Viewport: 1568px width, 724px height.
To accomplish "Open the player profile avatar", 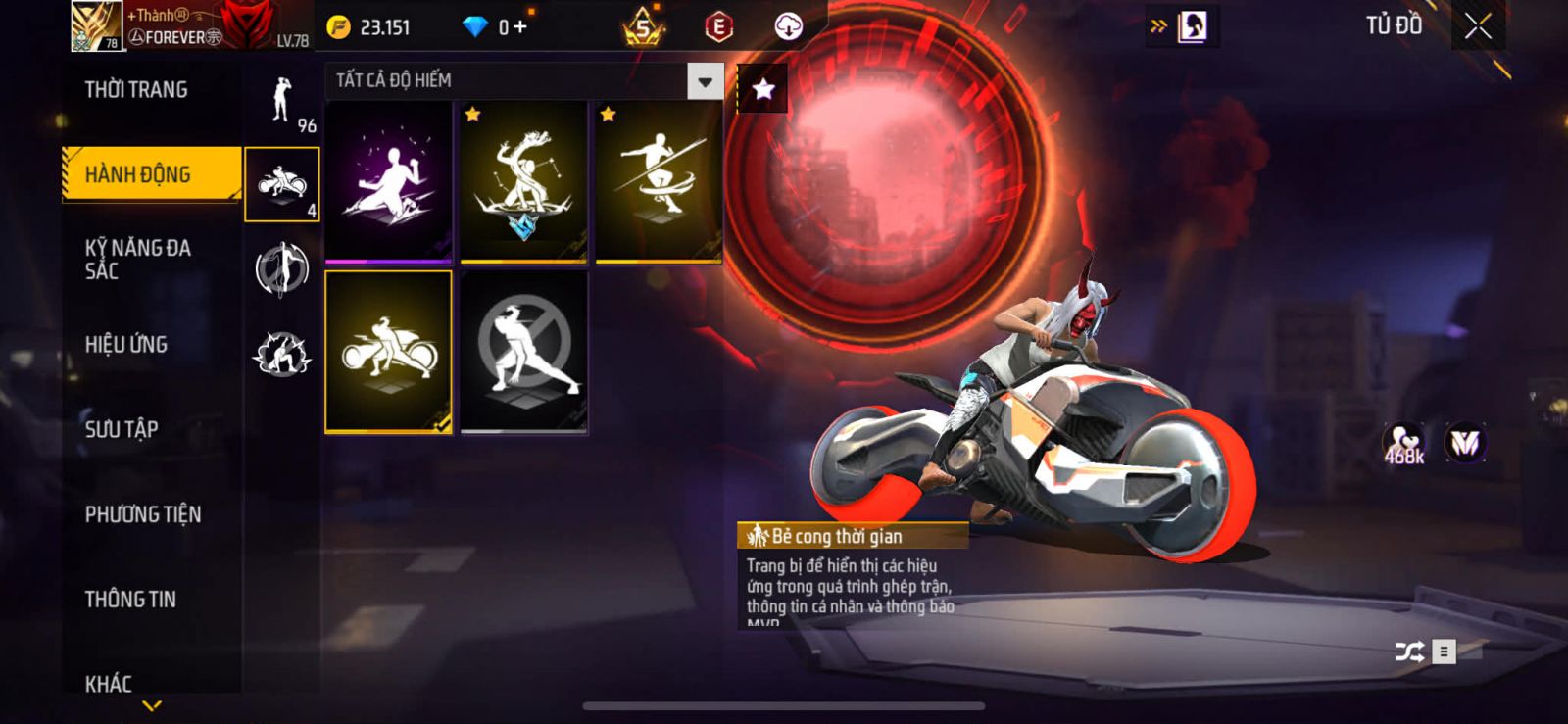I will point(96,26).
